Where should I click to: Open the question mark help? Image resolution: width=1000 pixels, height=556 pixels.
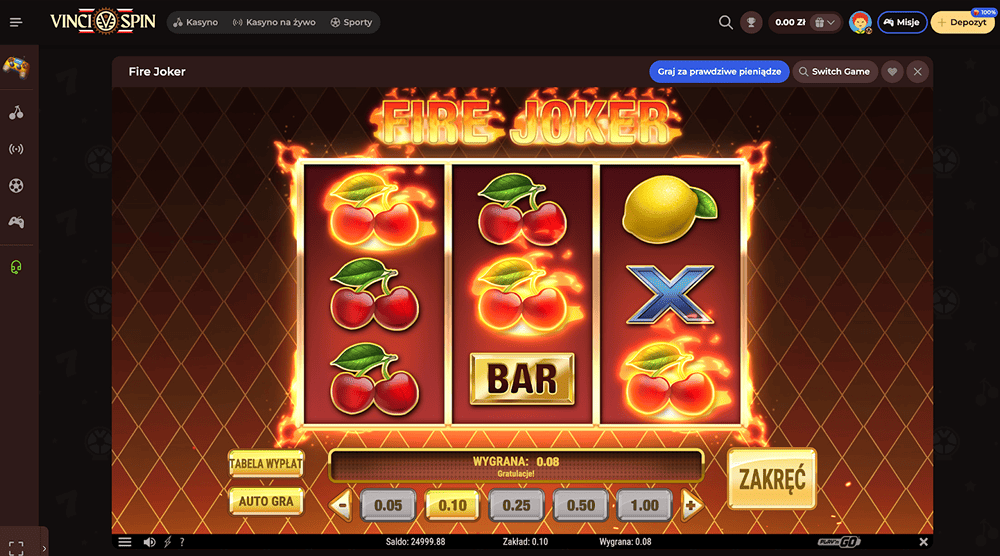click(182, 542)
